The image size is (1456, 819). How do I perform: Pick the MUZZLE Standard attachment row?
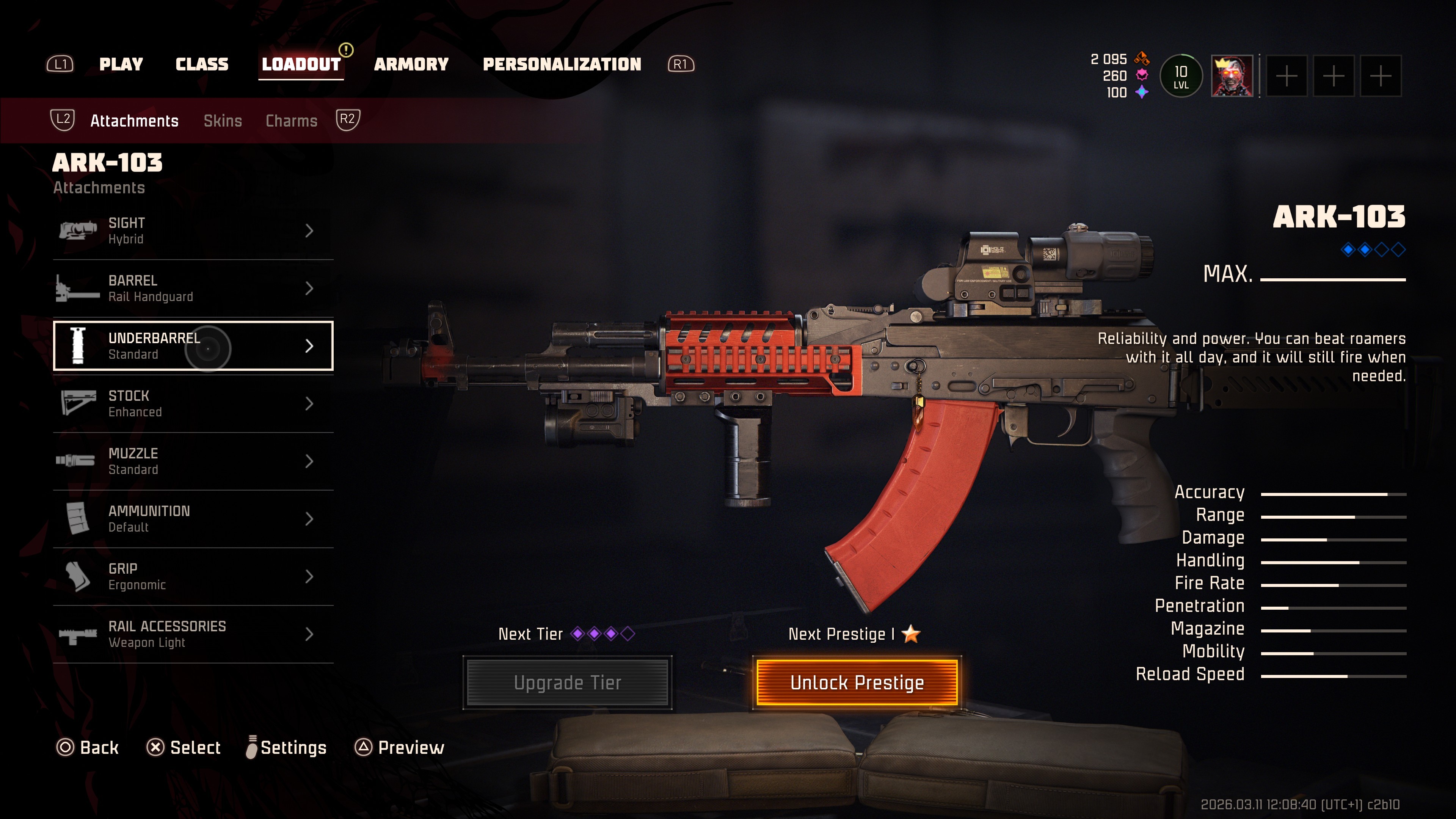pyautogui.click(x=193, y=461)
